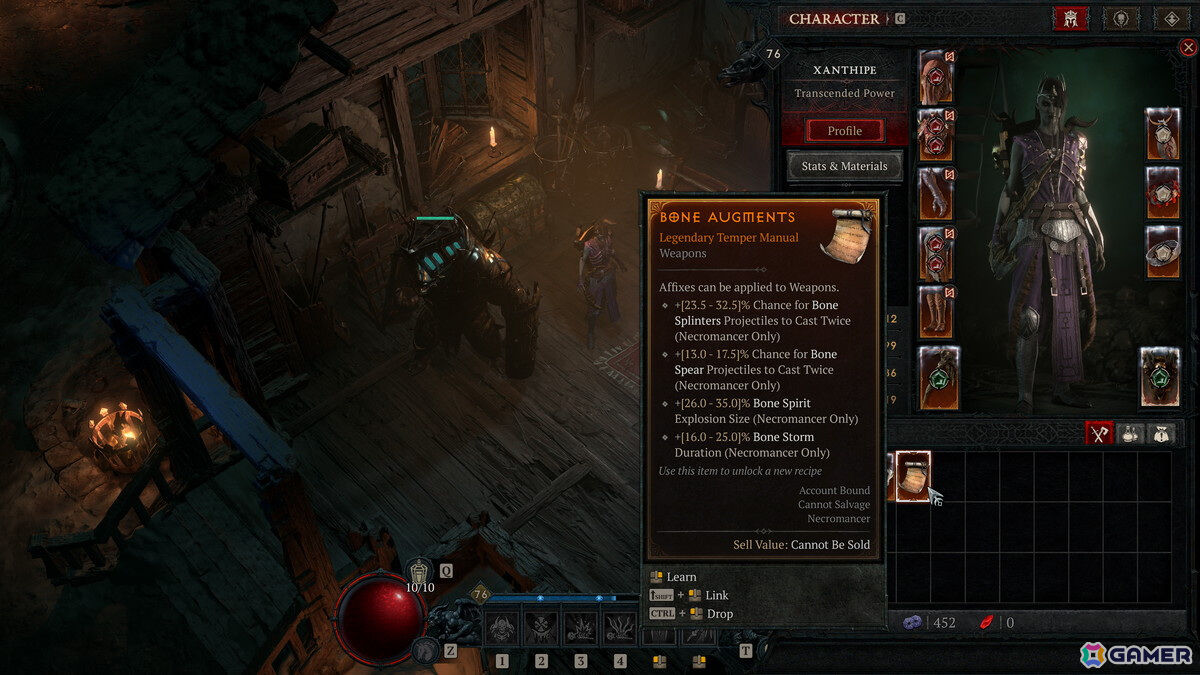Show the consumables inventory tab with potion flasks
1200x675 pixels.
click(x=1130, y=433)
